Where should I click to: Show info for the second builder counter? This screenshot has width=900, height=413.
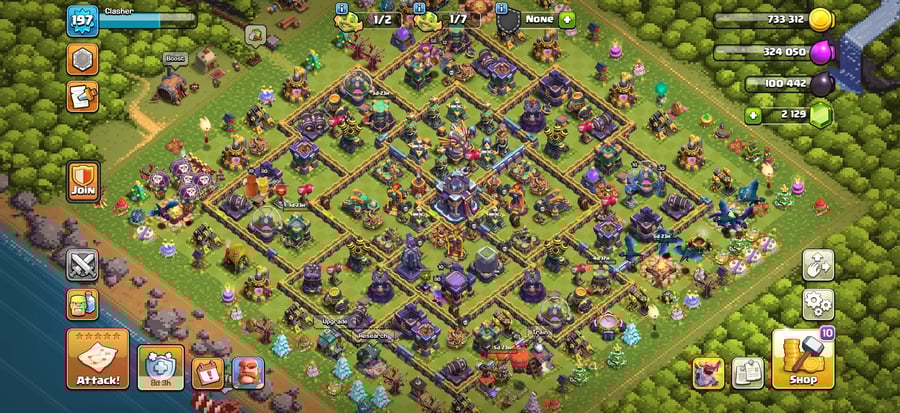pyautogui.click(x=420, y=8)
